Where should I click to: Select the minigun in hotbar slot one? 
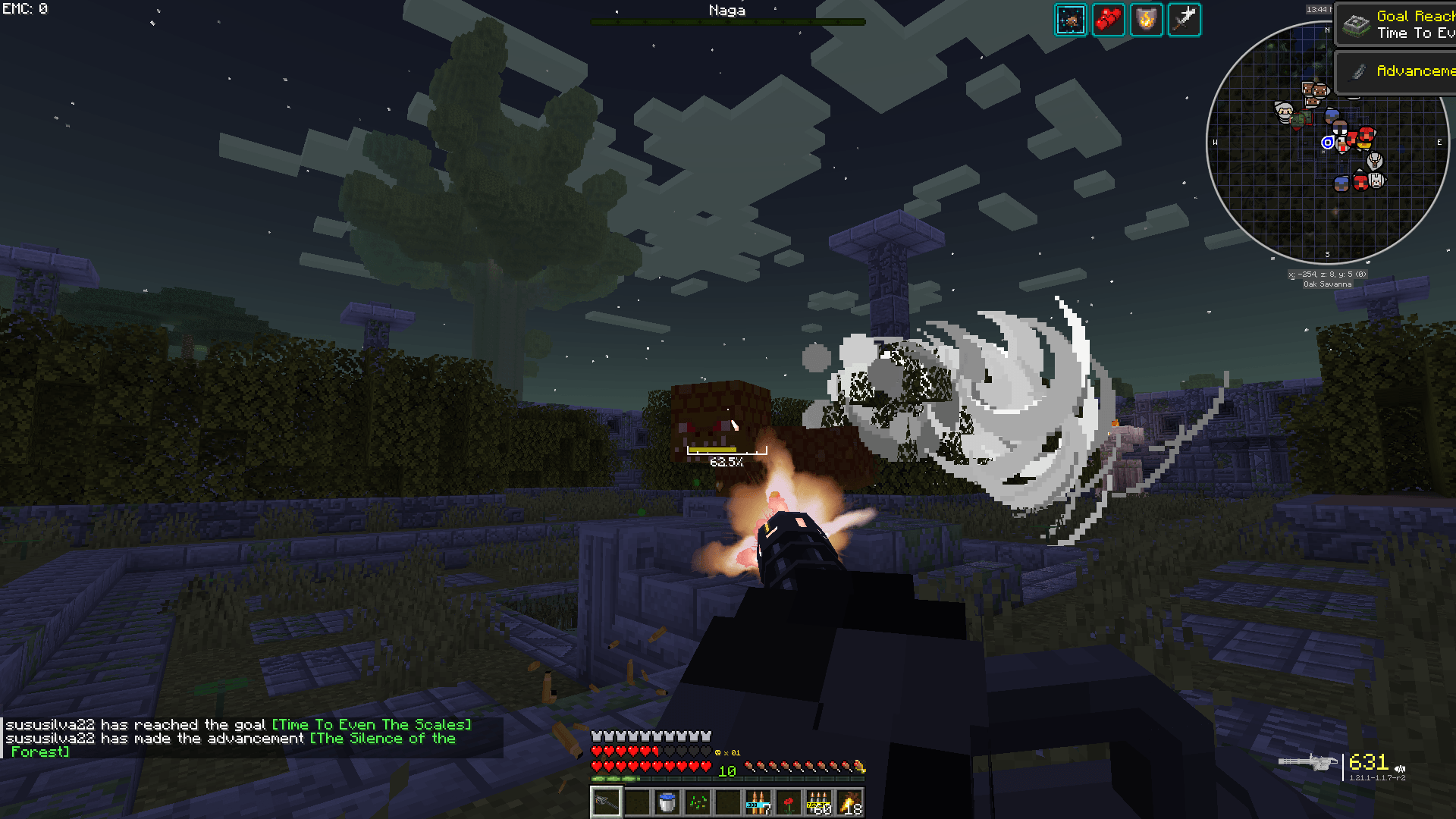605,802
